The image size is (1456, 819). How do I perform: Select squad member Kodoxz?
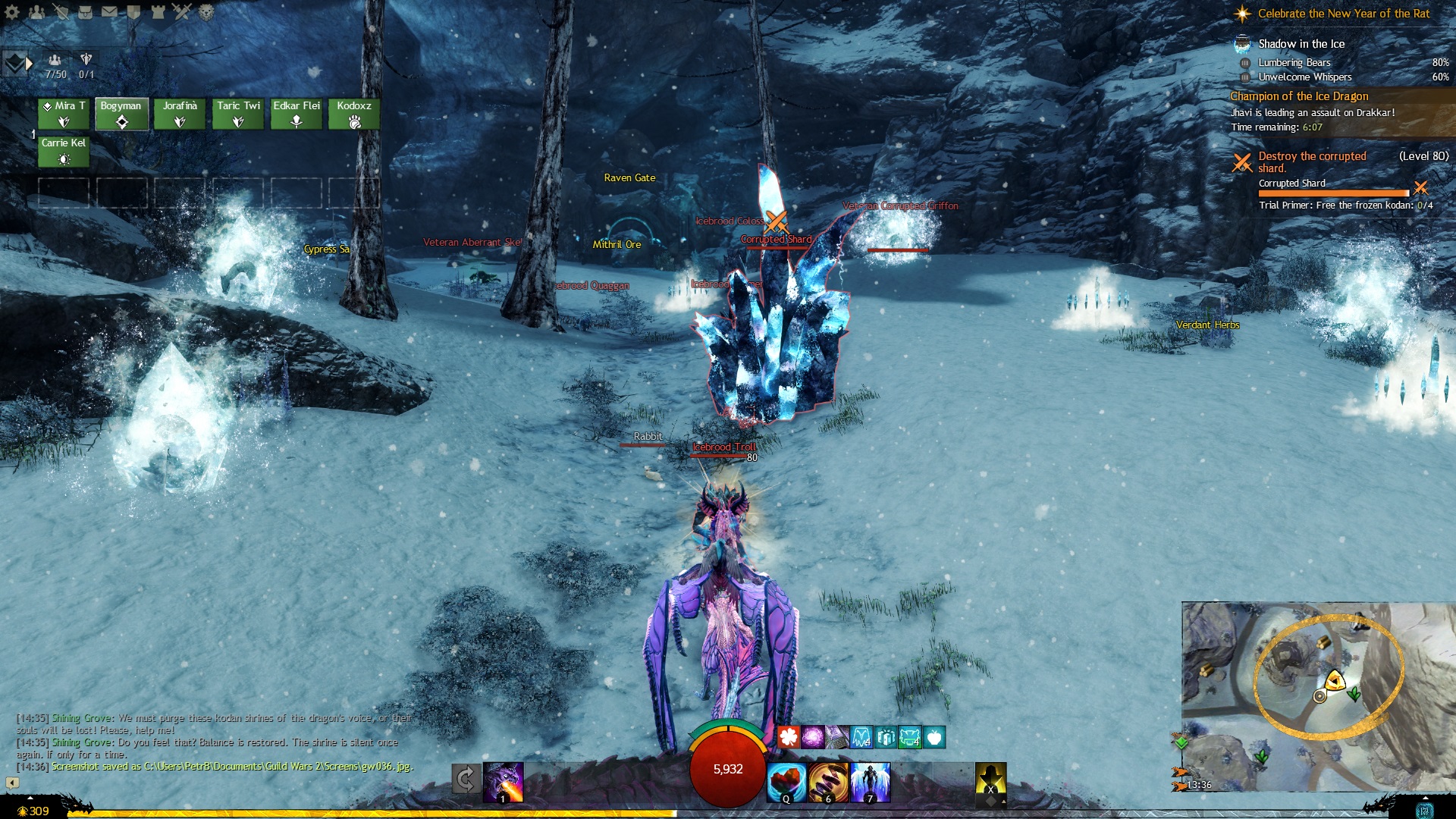[354, 115]
